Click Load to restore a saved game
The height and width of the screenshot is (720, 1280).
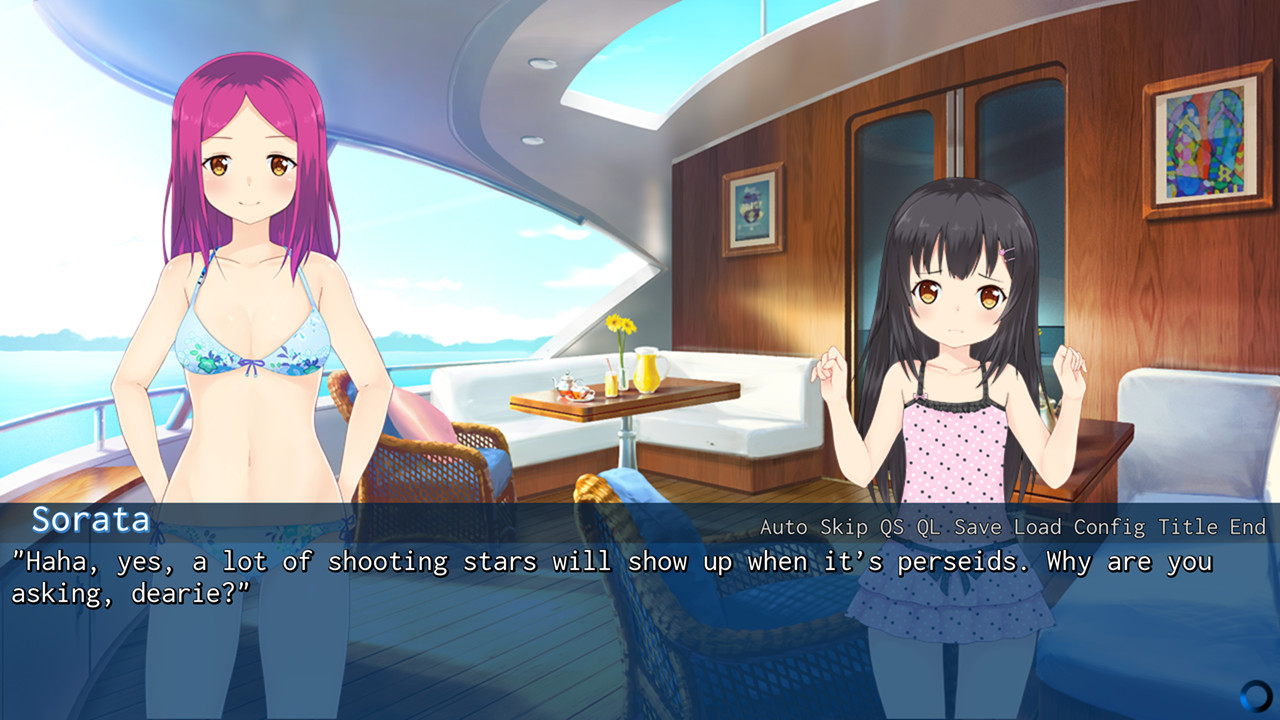1039,525
